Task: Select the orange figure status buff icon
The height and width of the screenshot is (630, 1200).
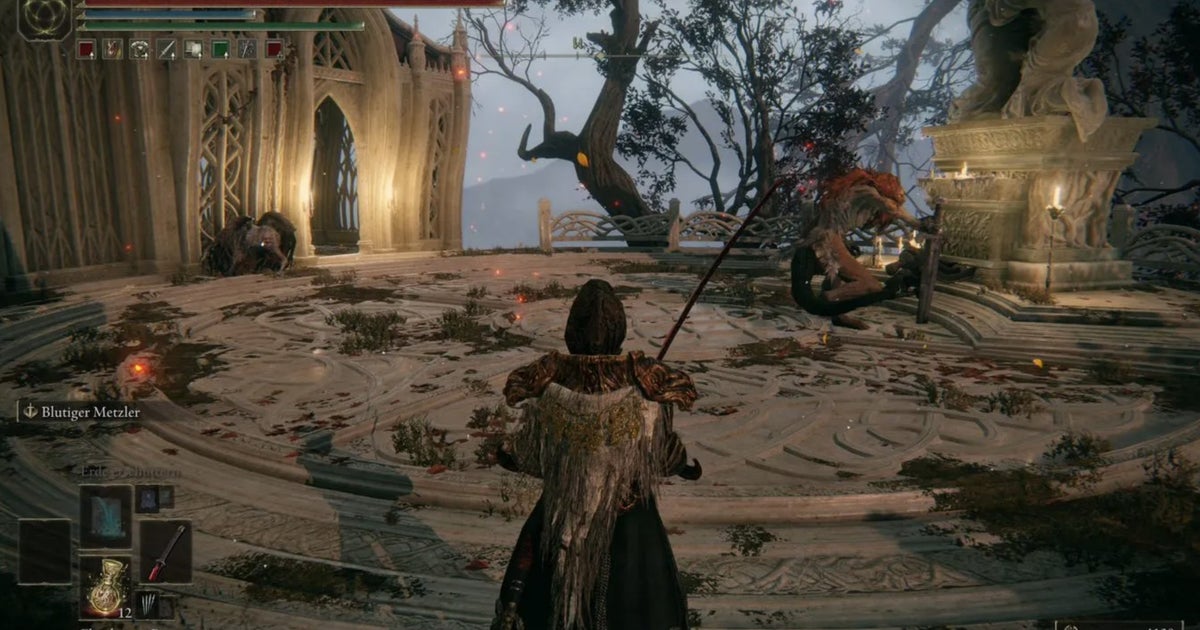Action: pos(112,48)
